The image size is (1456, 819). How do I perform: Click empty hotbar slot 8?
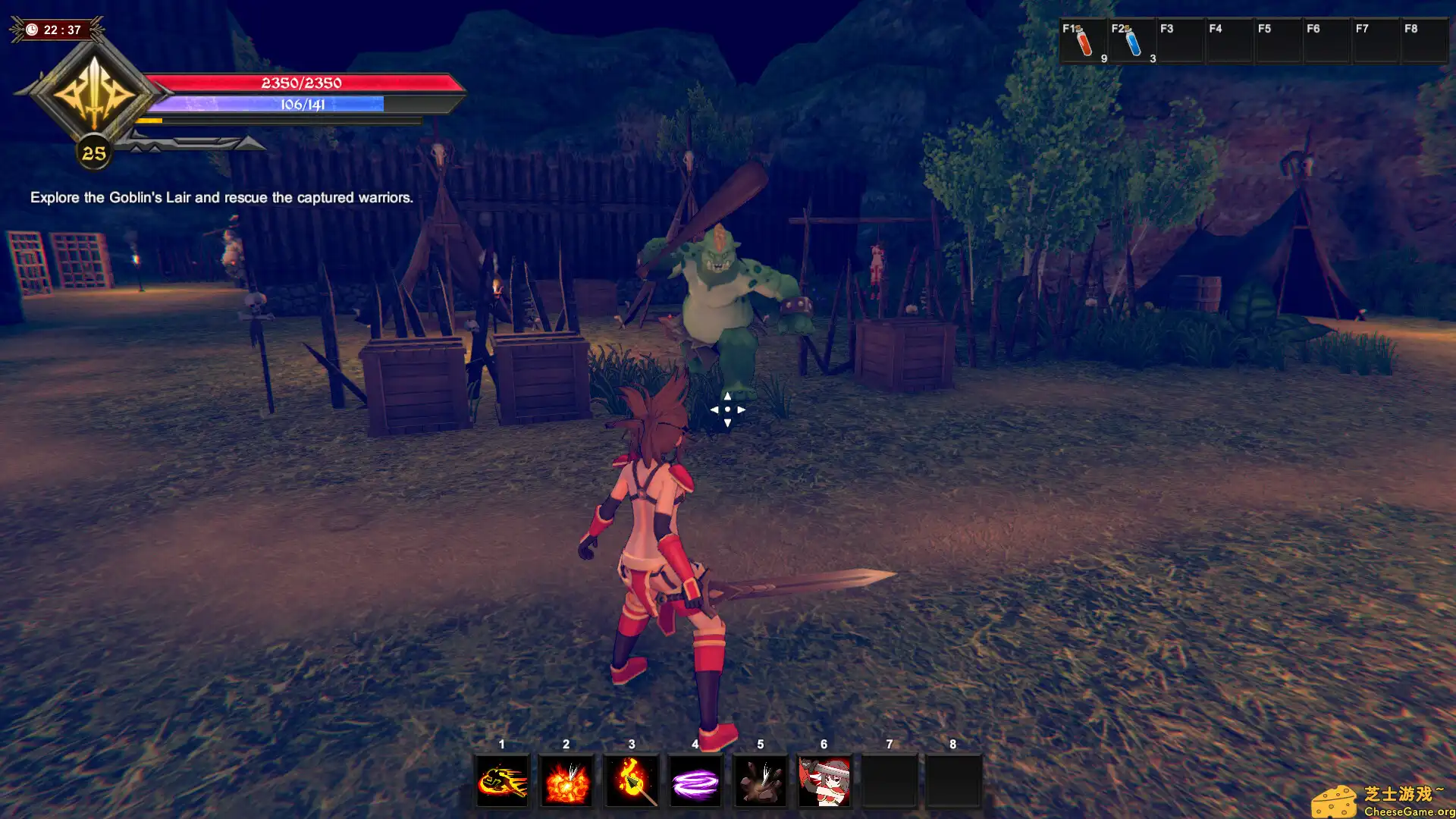coord(954,781)
